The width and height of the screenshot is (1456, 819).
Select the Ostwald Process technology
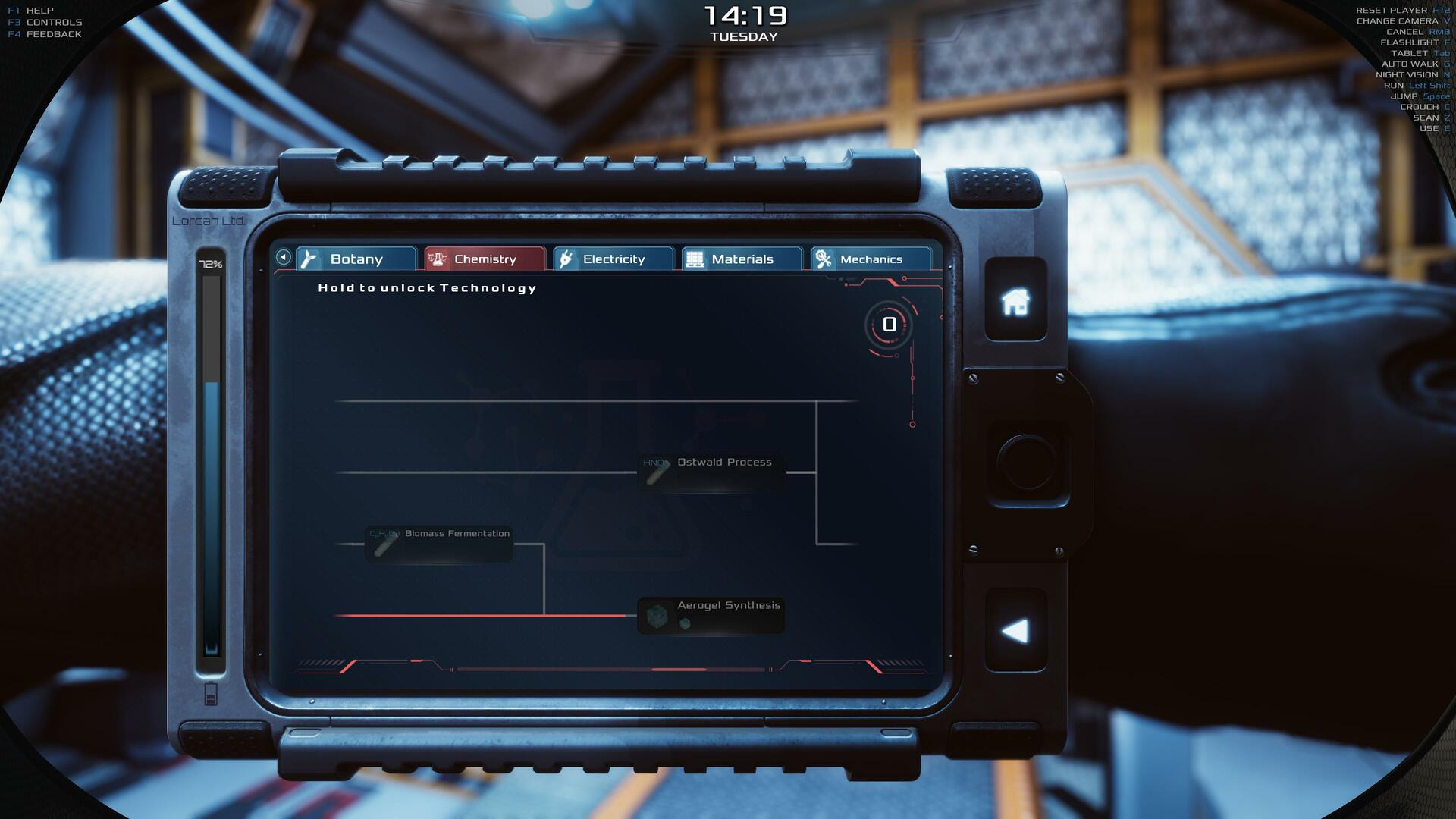pos(711,472)
